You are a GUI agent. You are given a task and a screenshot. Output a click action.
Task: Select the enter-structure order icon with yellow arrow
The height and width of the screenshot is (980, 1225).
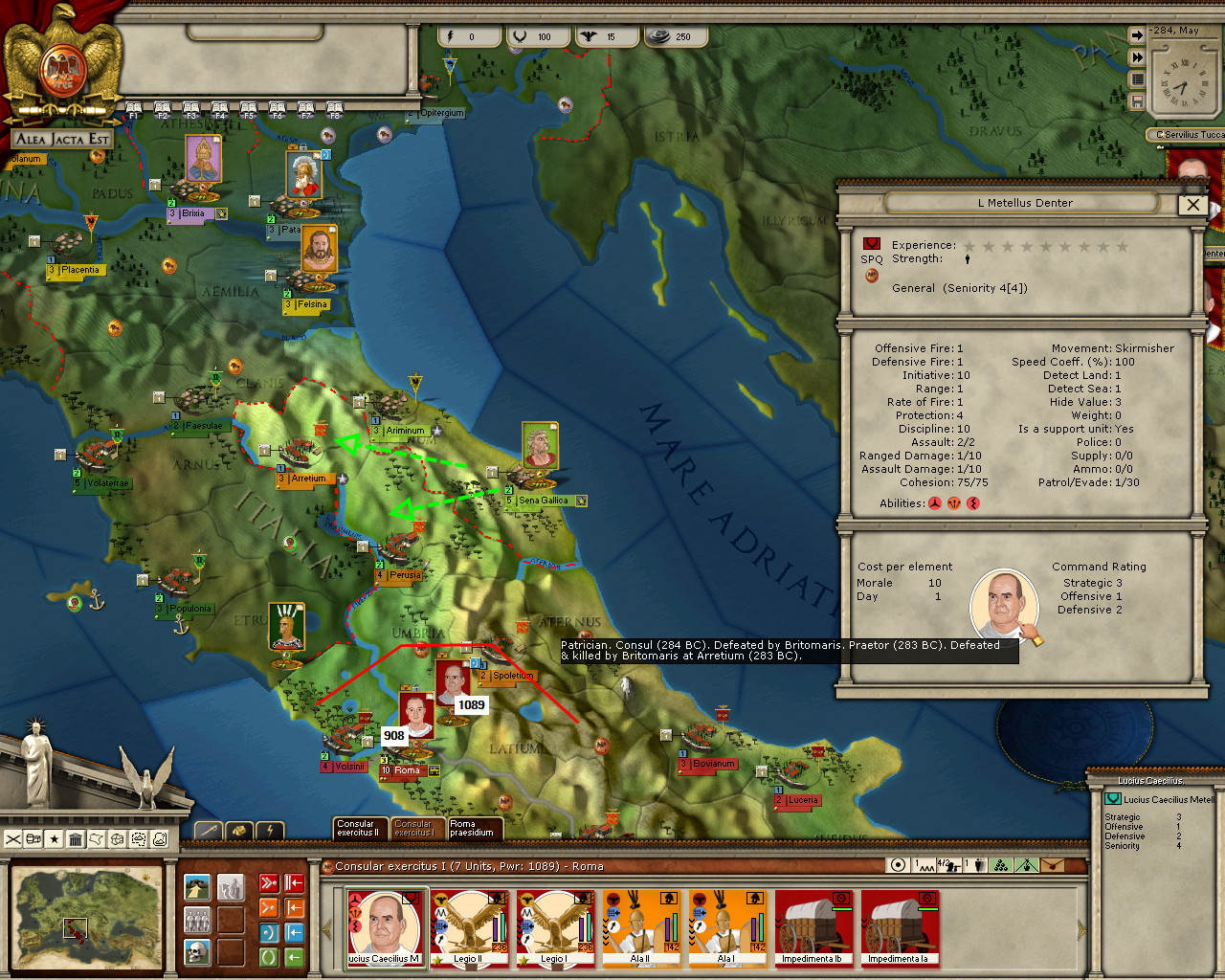(197, 886)
